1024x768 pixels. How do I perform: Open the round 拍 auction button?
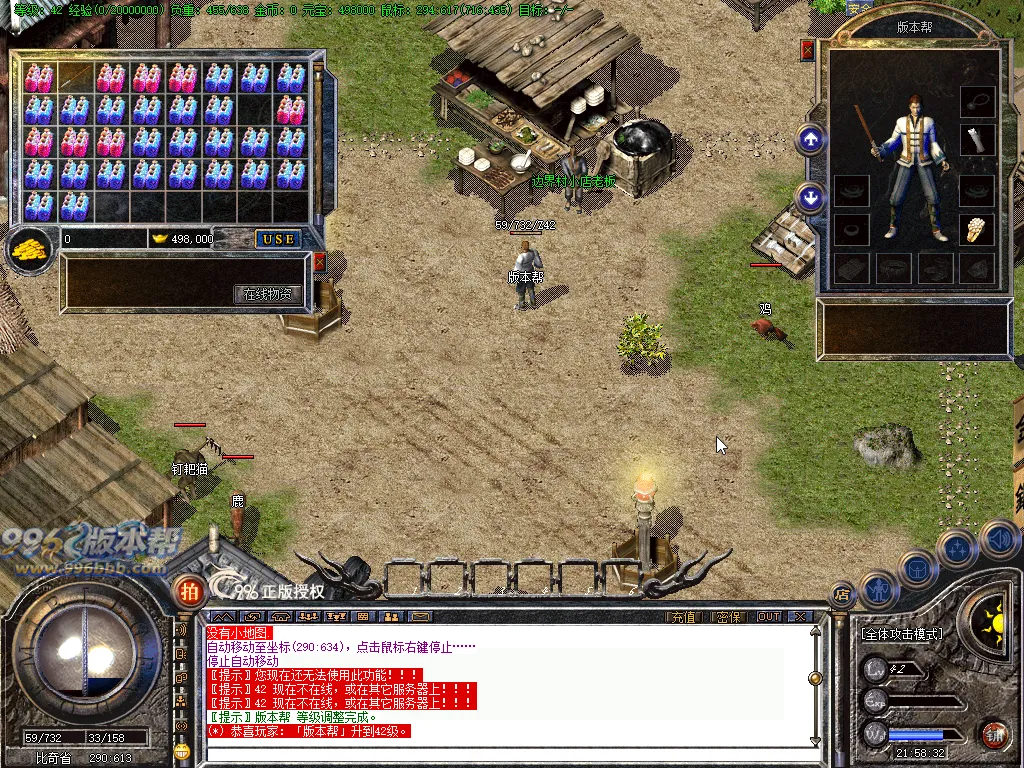tap(187, 591)
